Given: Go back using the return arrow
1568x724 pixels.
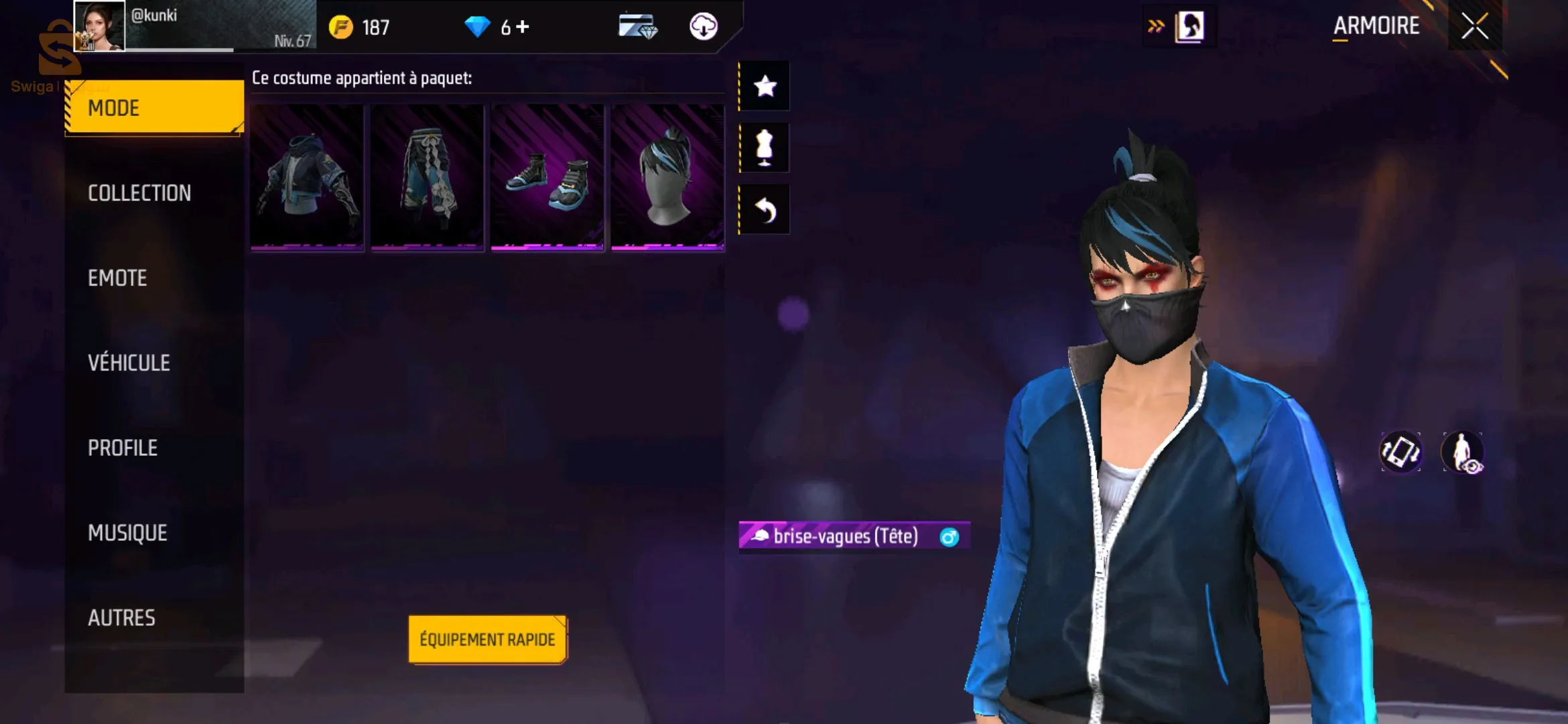Looking at the screenshot, I should (x=765, y=210).
